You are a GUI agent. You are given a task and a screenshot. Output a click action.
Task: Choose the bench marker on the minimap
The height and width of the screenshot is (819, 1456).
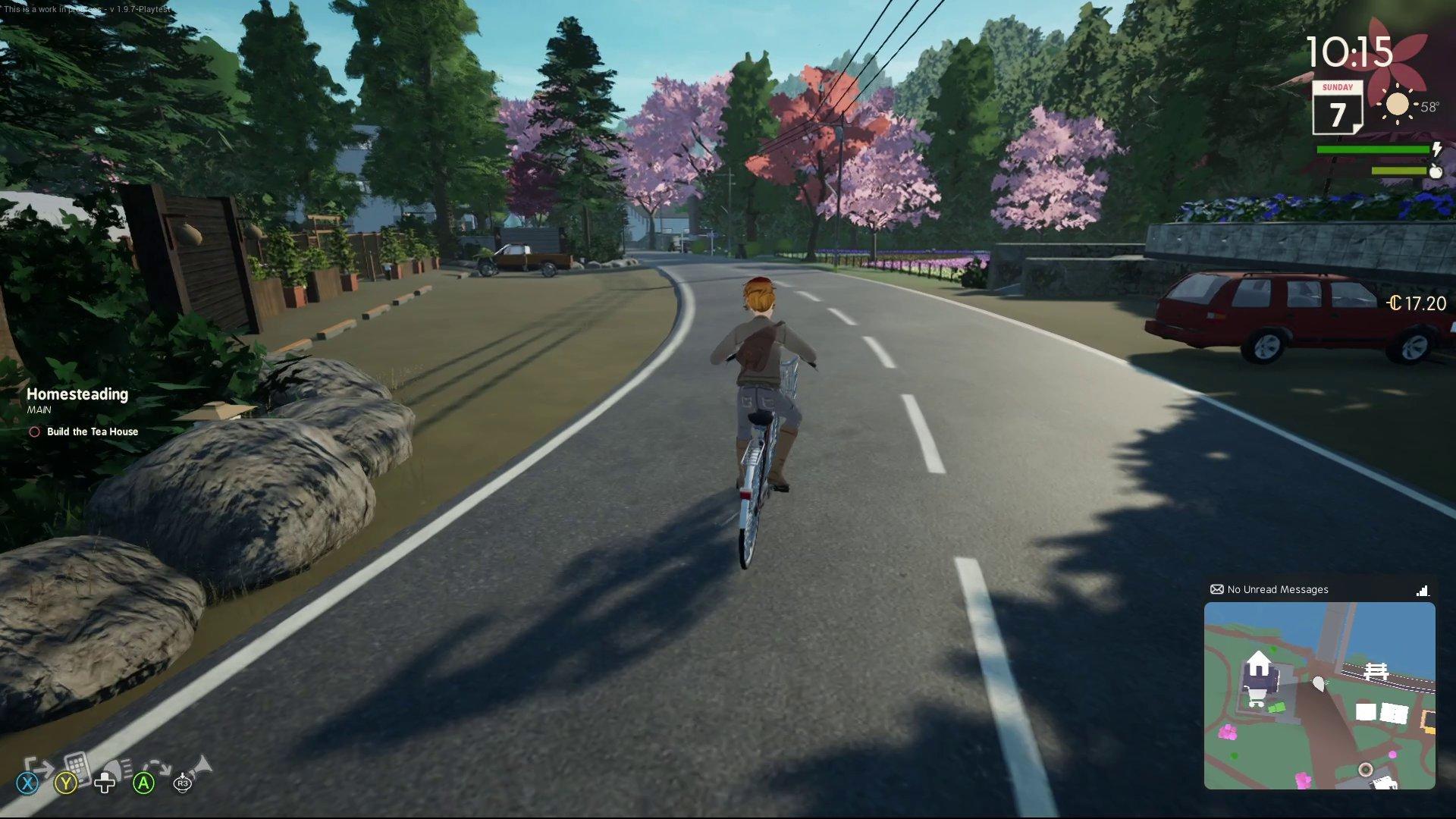(1375, 670)
